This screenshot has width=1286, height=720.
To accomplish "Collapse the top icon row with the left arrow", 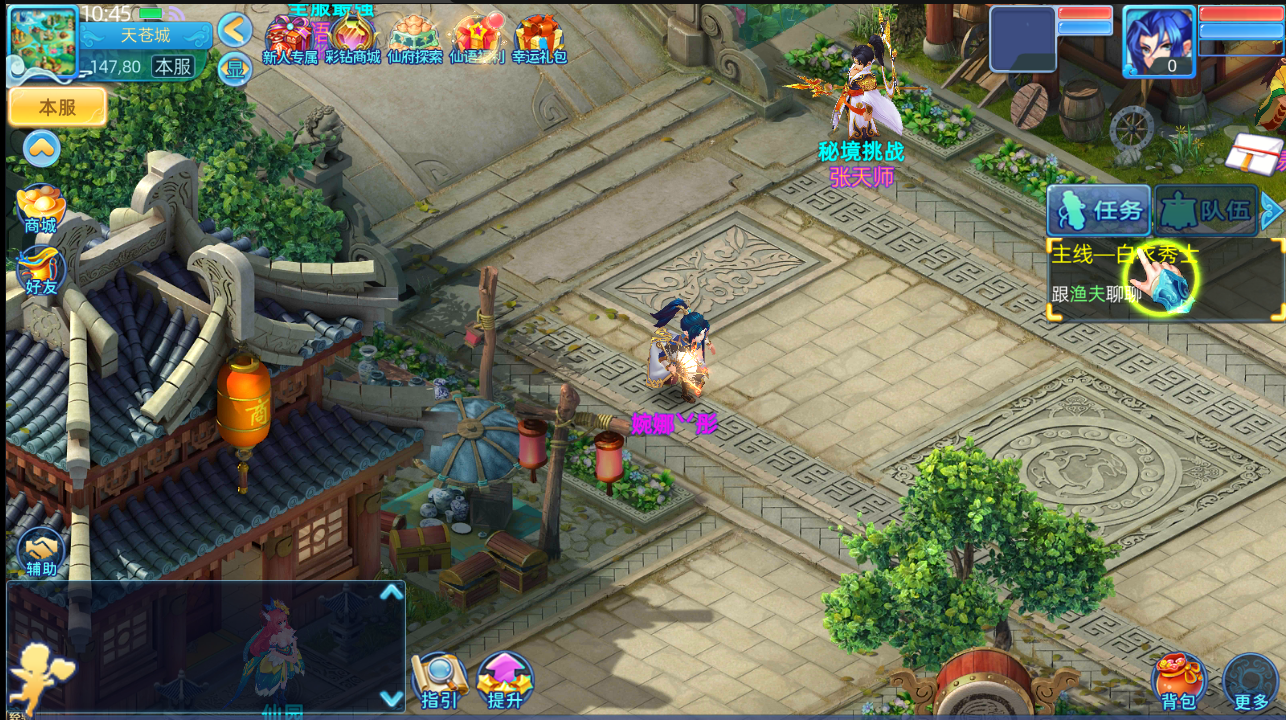I will 235,30.
